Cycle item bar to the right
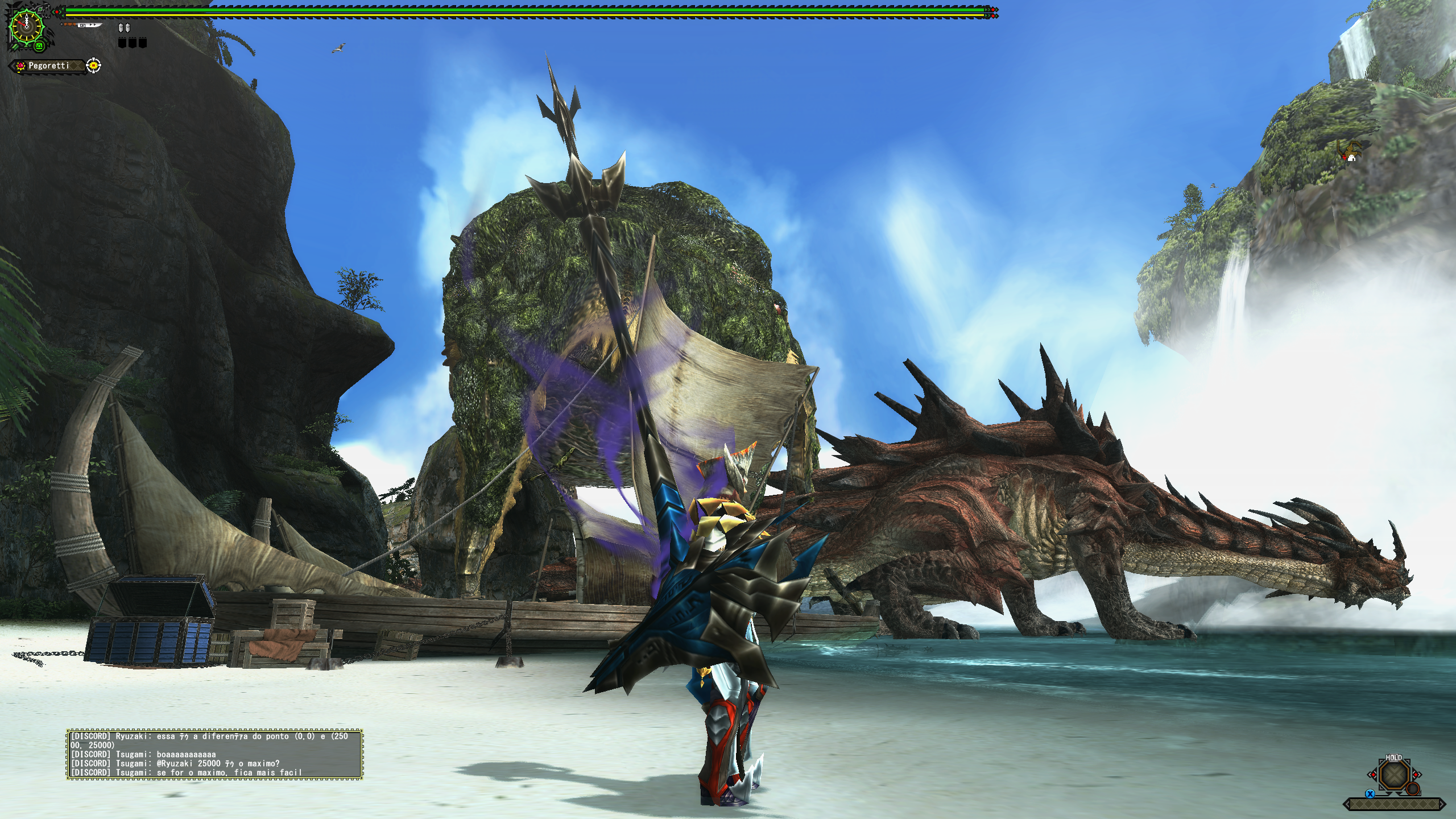Viewport: 1456px width, 819px height. [1416, 775]
